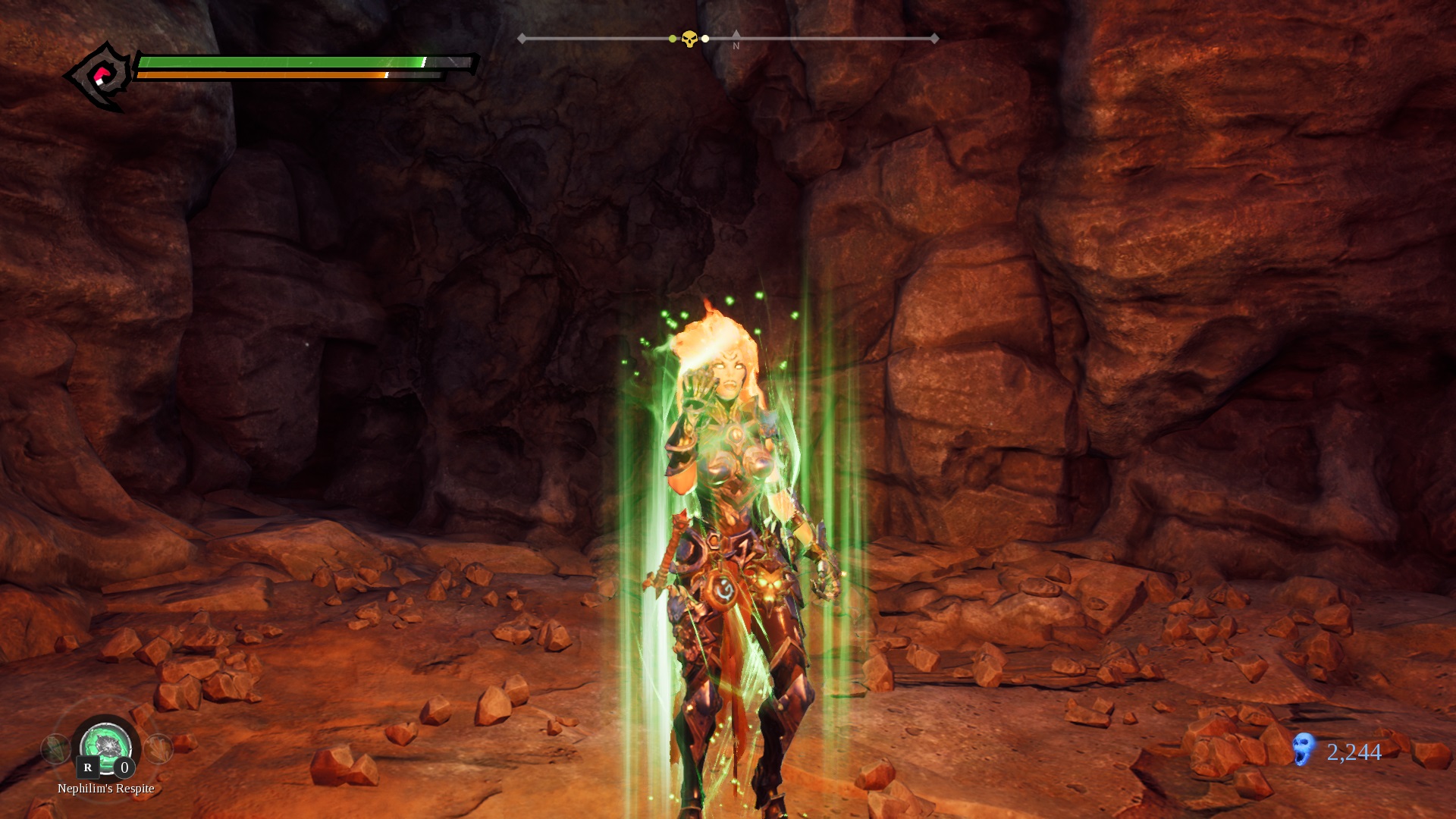Click the green dot on the compass

point(673,39)
